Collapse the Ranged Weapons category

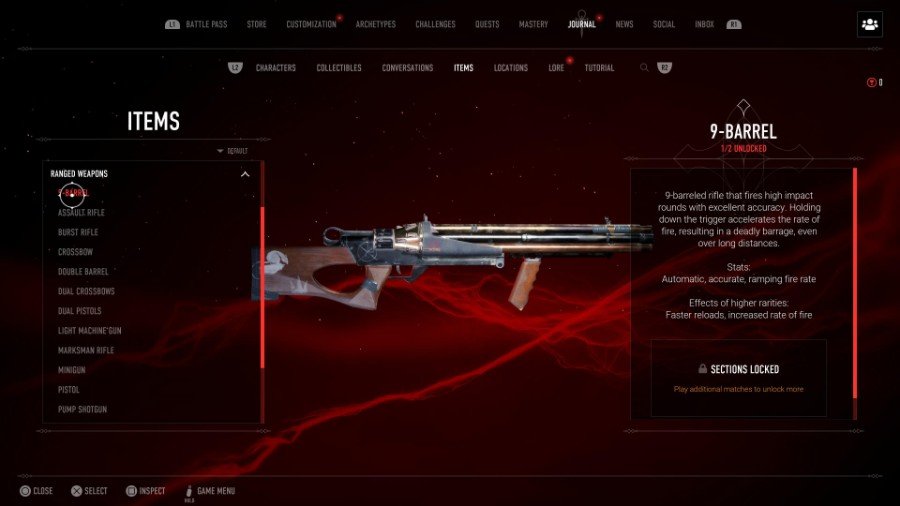tap(245, 174)
